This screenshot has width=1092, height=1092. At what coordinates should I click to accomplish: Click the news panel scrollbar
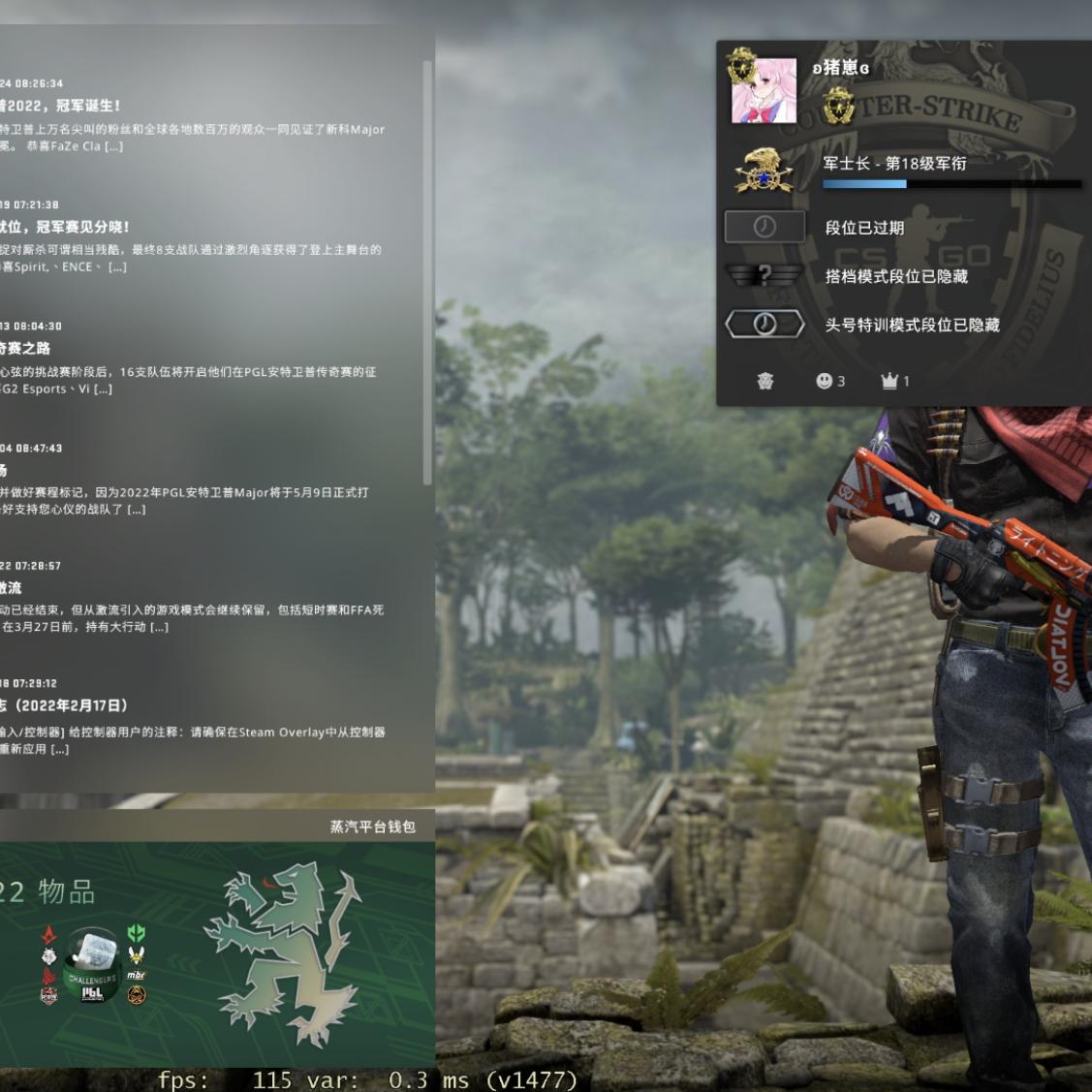[427, 271]
